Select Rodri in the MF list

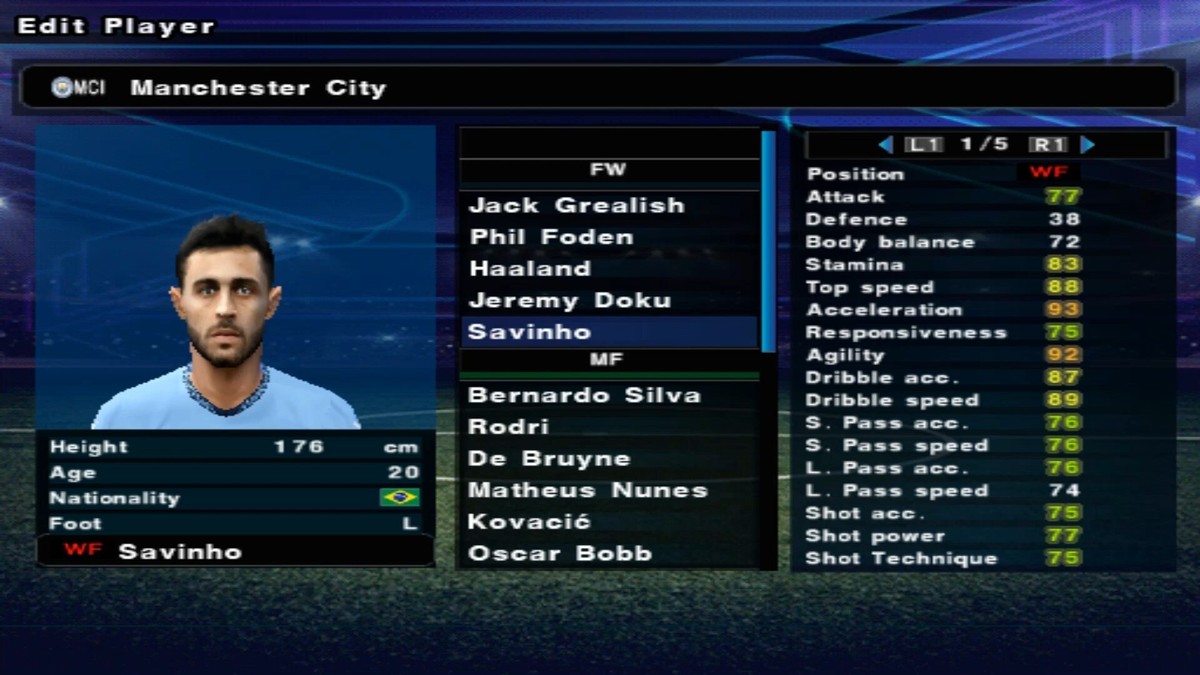pos(508,427)
